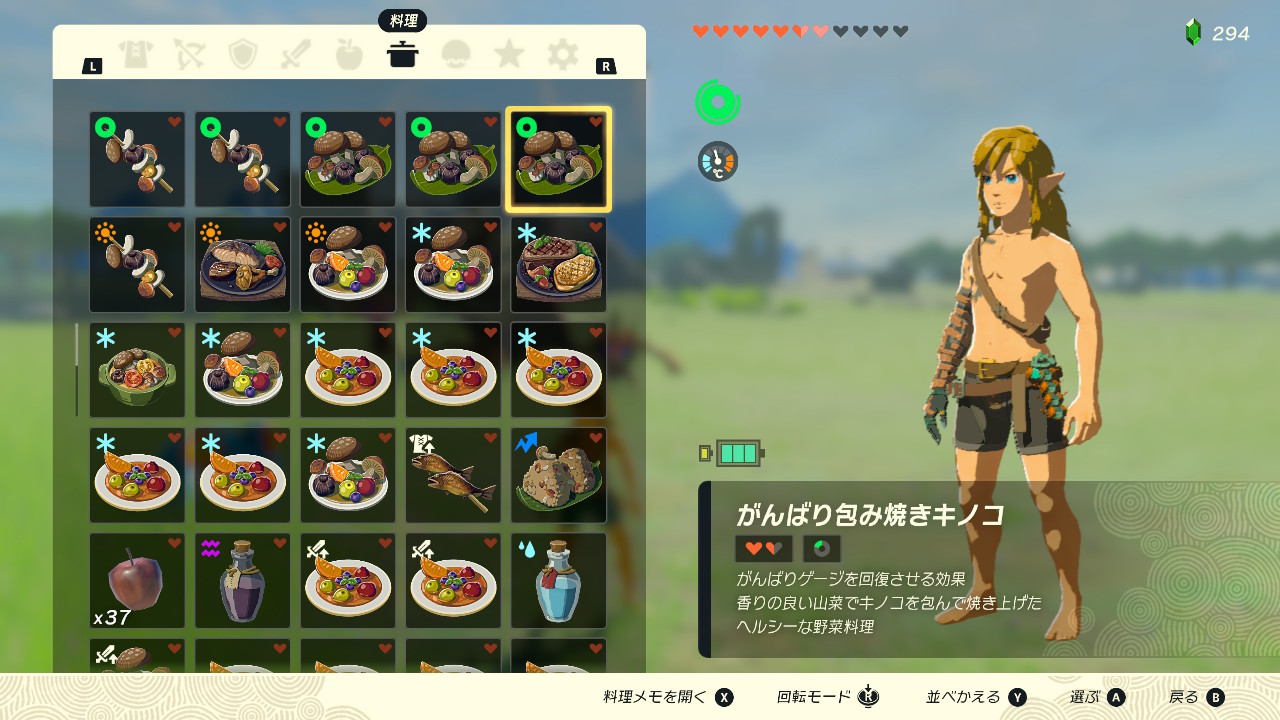Viewport: 1280px width, 720px height.
Task: Click the 料理 label above the tabs
Action: point(403,20)
